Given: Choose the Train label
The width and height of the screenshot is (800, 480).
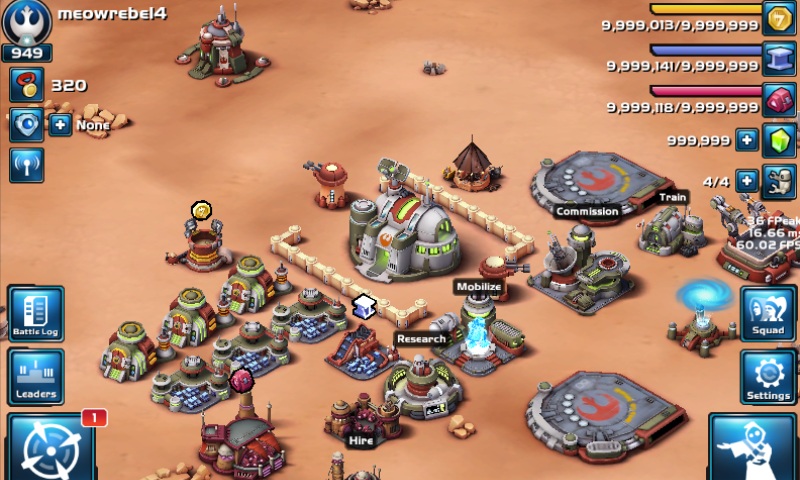Looking at the screenshot, I should tap(672, 197).
